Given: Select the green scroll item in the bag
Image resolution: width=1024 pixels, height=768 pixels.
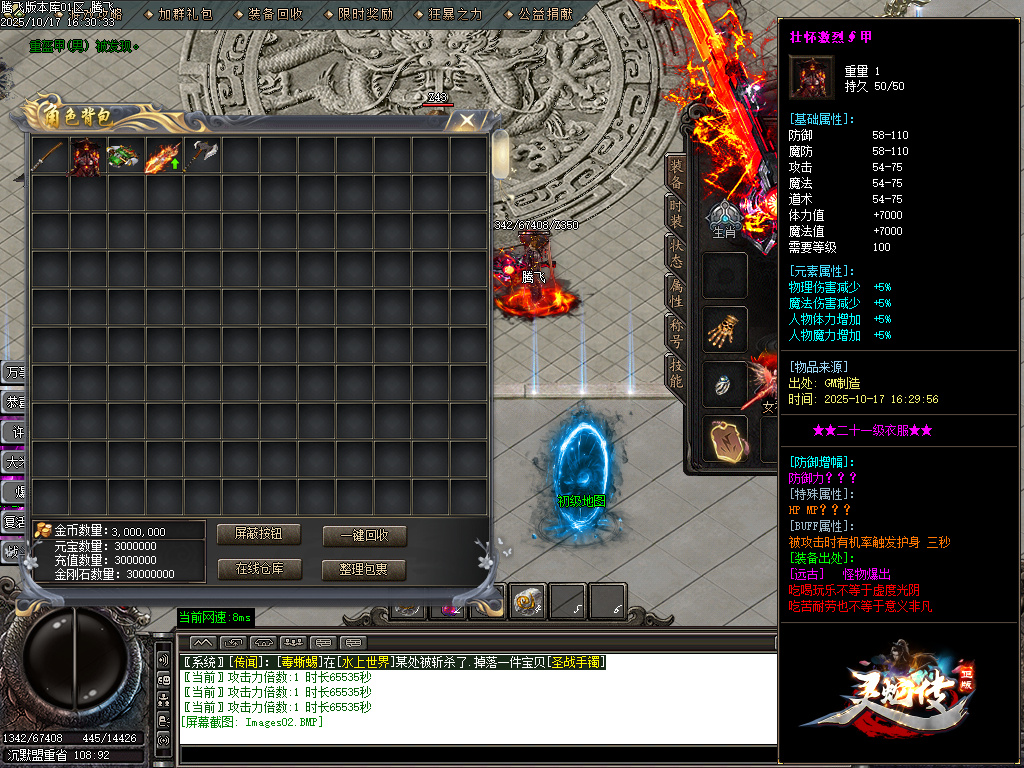Looking at the screenshot, I should [125, 157].
